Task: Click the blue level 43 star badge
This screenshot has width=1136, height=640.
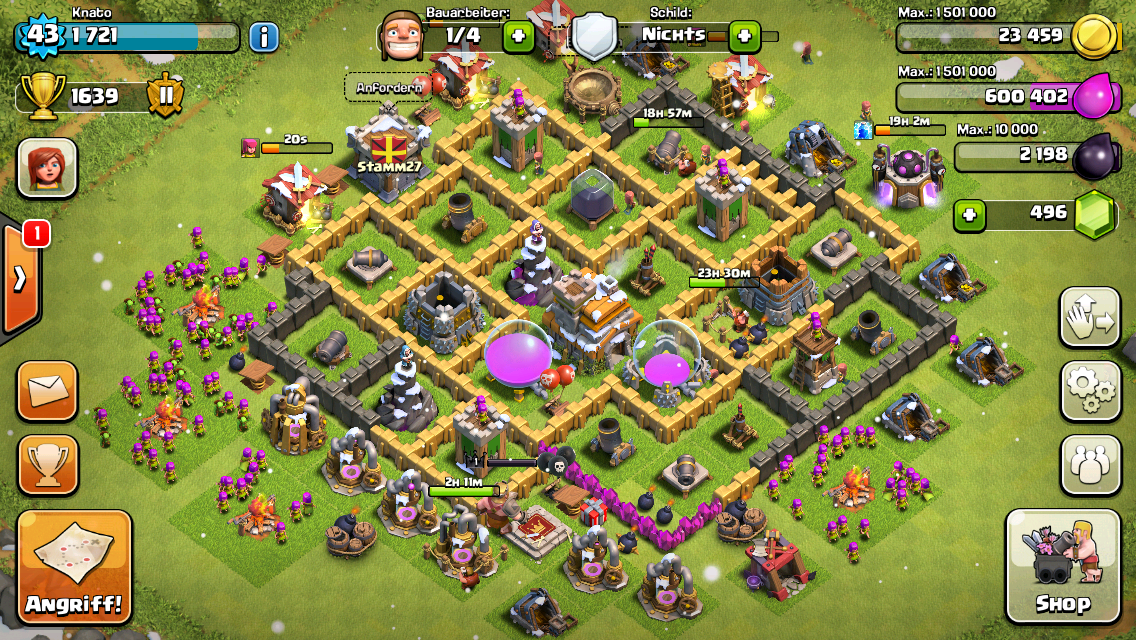Action: pos(40,37)
